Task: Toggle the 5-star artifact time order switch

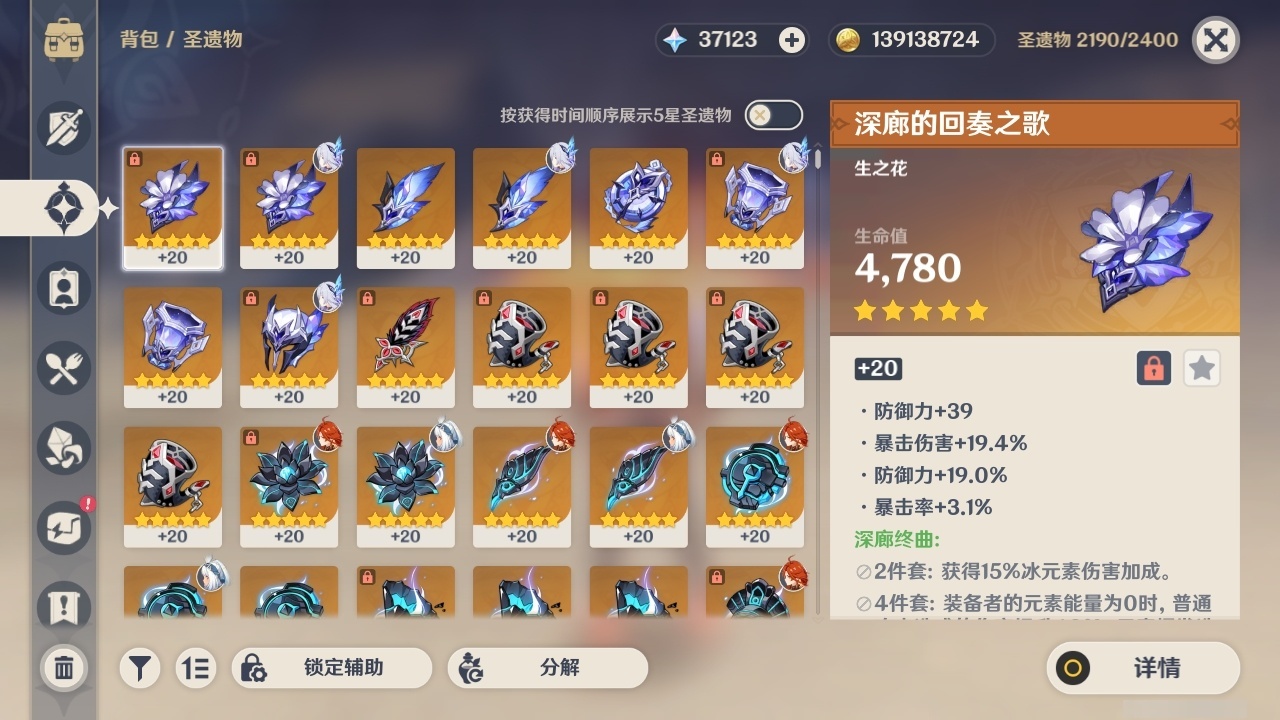Action: (771, 115)
